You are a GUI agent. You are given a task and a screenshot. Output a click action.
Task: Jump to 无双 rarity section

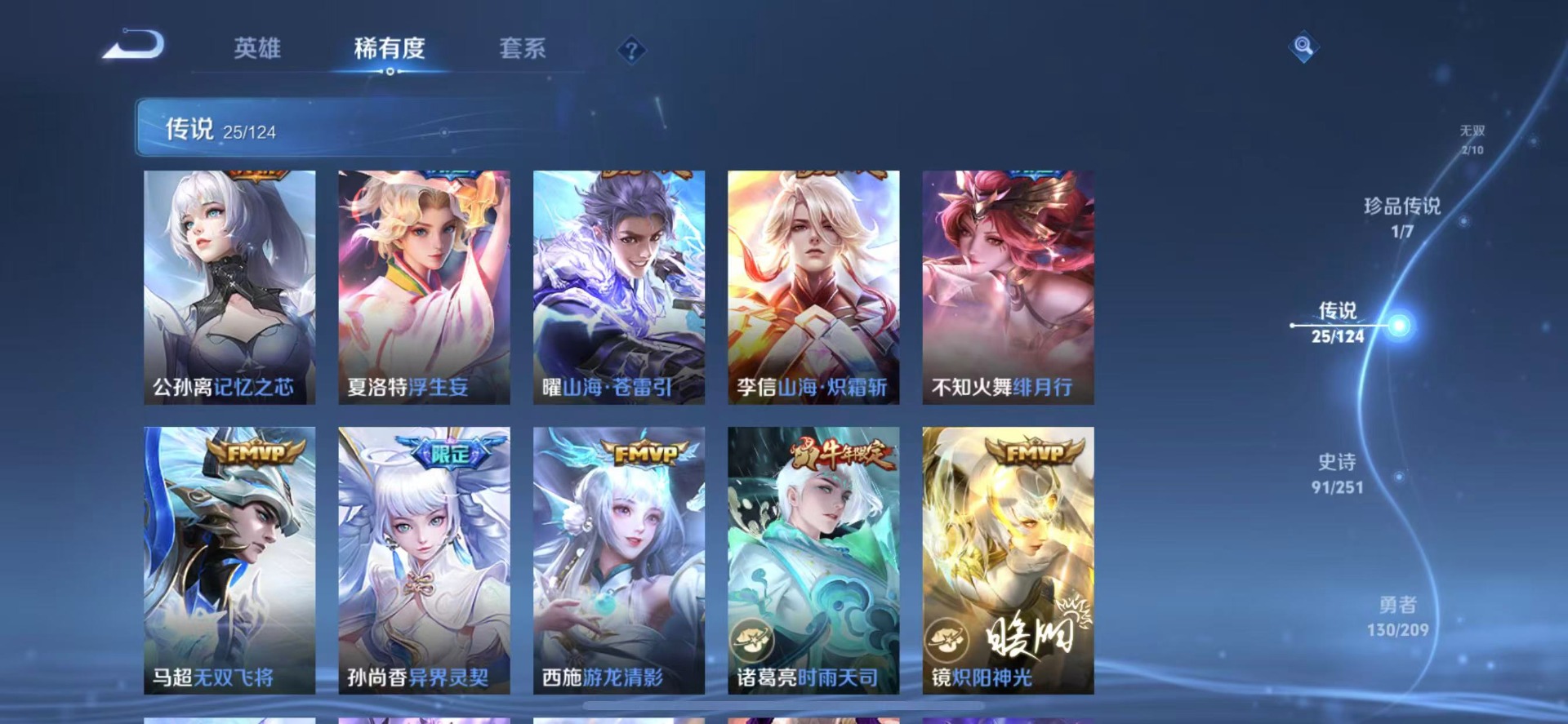pos(1472,139)
